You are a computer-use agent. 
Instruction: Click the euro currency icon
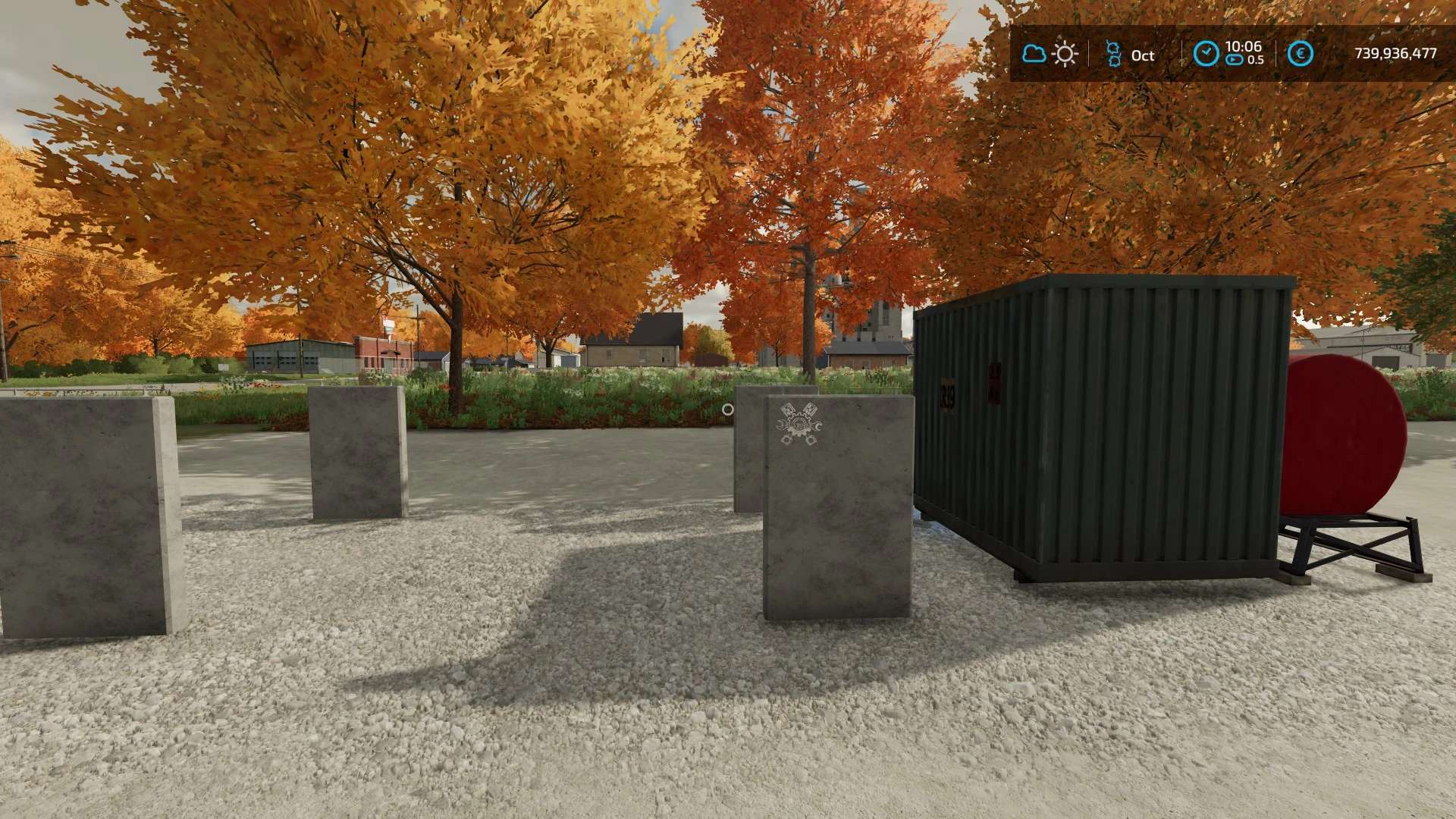(1301, 54)
